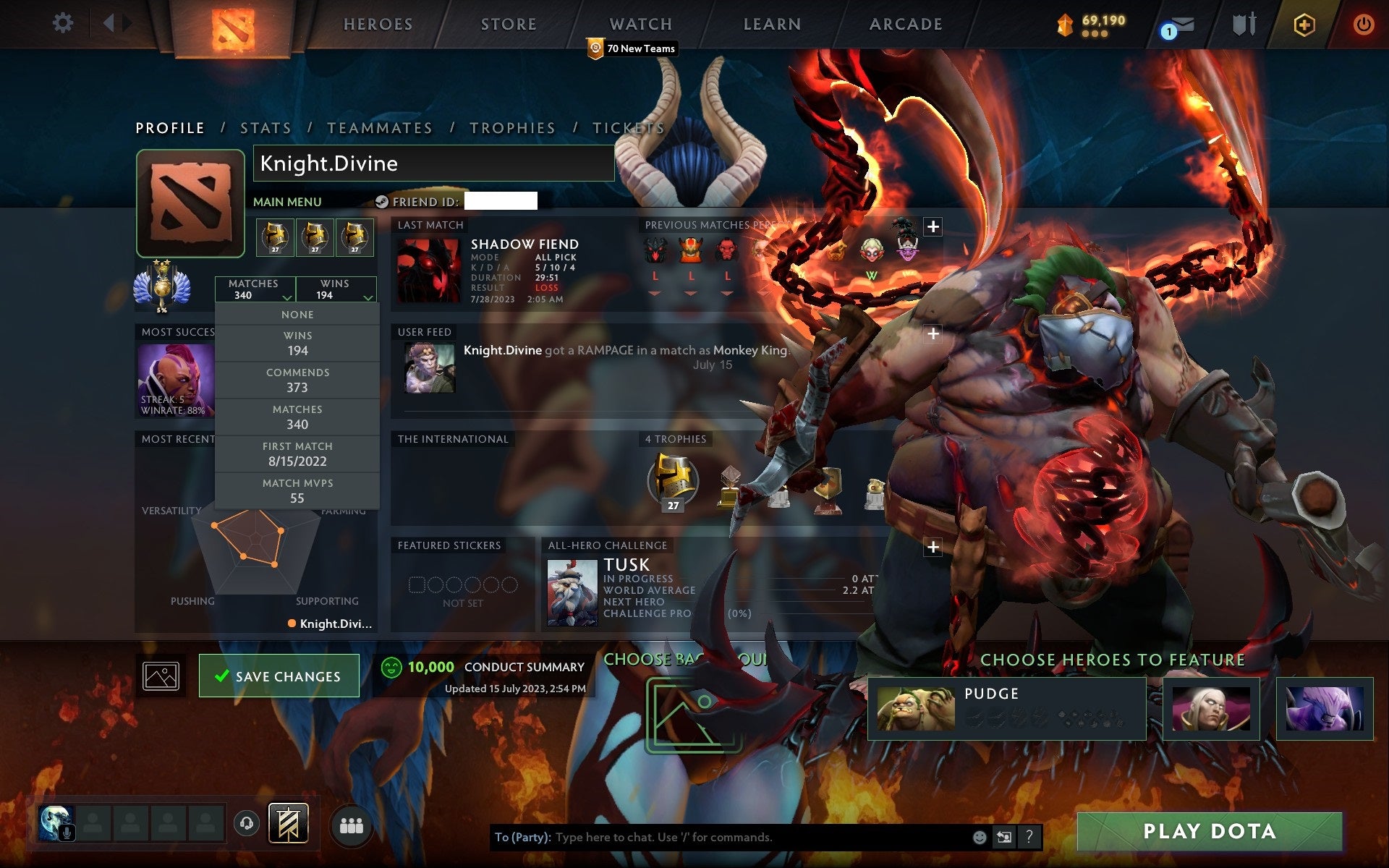The width and height of the screenshot is (1389, 868).
Task: Open the Wins dropdown selector
Action: coord(335,289)
